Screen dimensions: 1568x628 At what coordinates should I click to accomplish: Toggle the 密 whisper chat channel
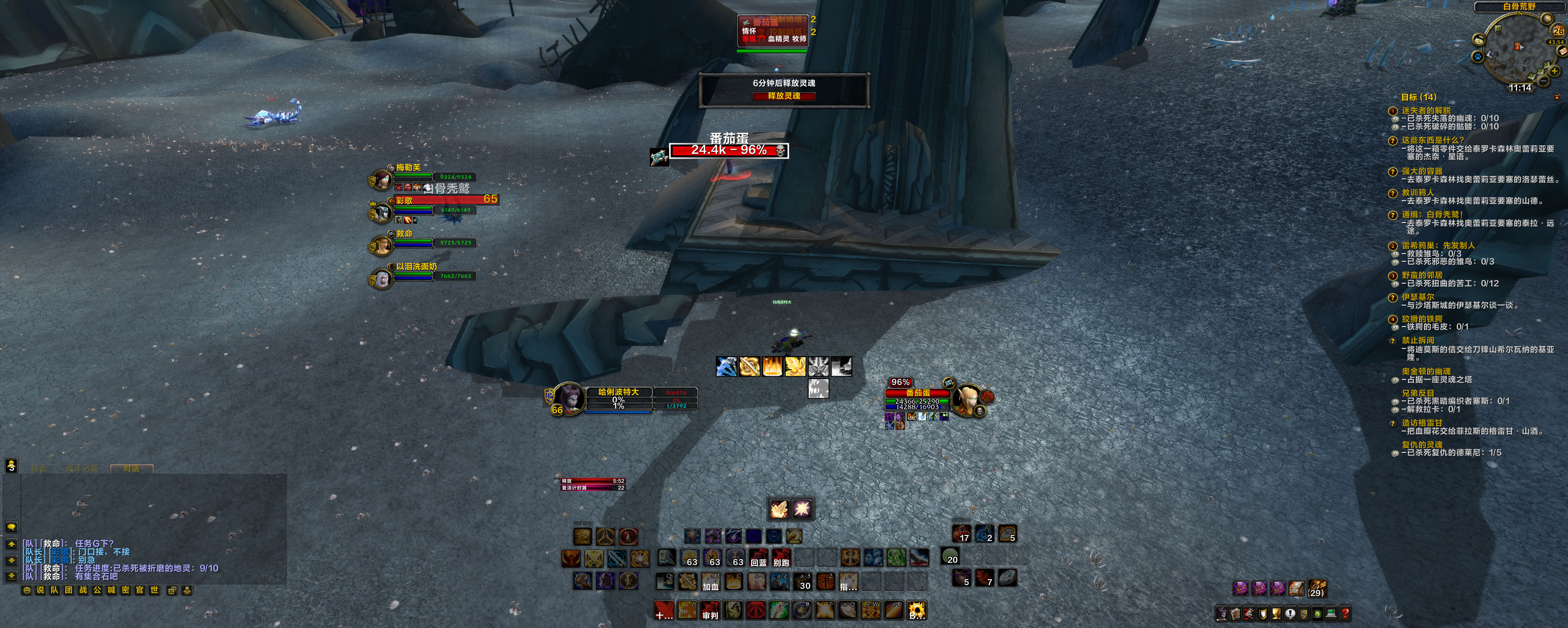tap(126, 591)
